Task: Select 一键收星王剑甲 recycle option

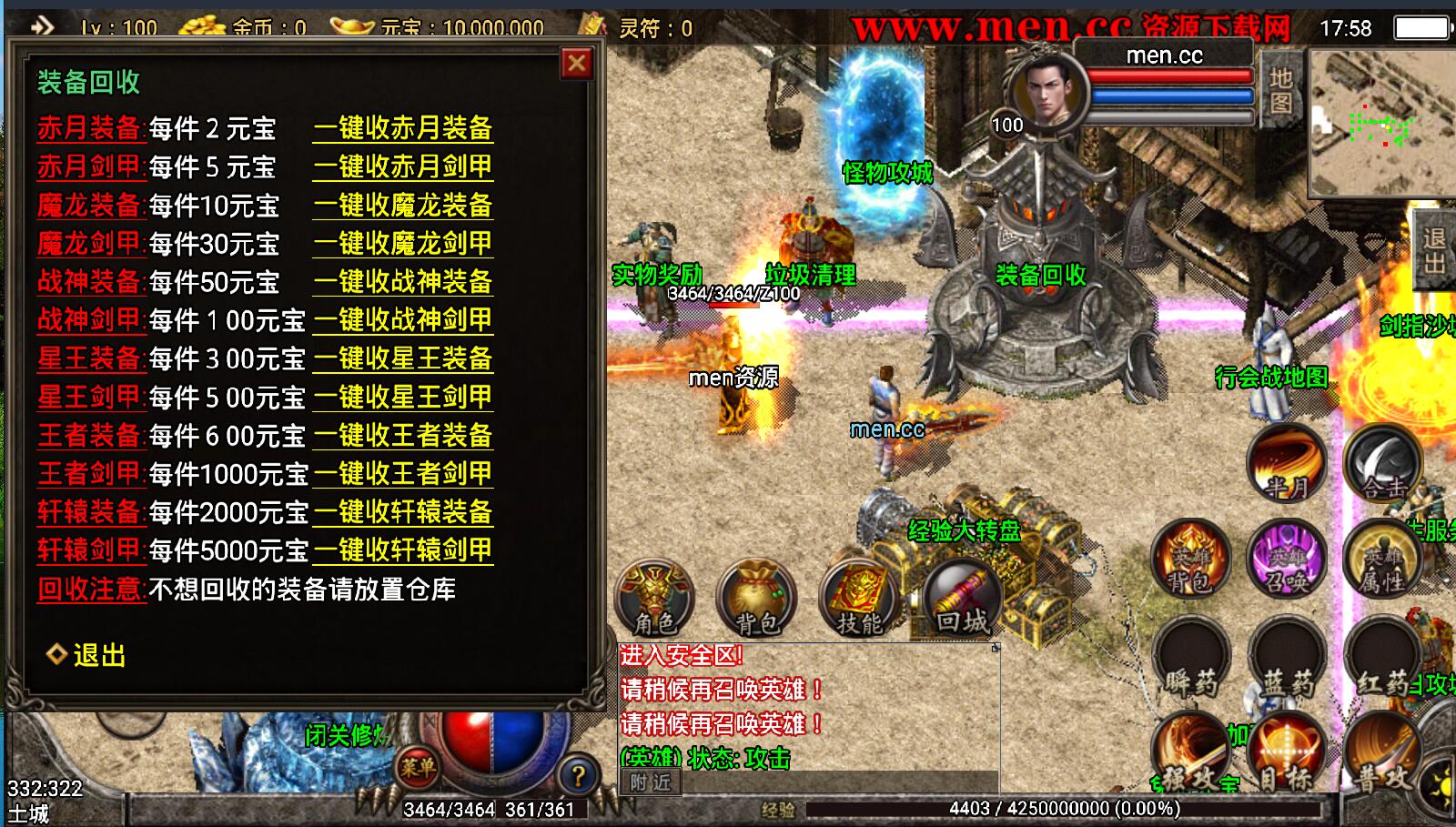Action: pyautogui.click(x=403, y=398)
